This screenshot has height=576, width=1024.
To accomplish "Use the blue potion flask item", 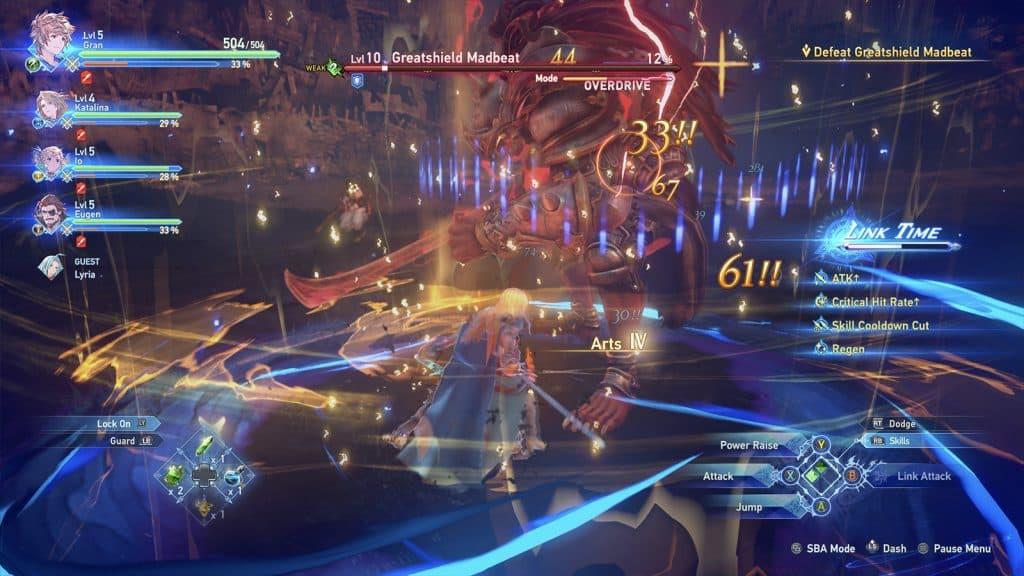I will (x=232, y=476).
